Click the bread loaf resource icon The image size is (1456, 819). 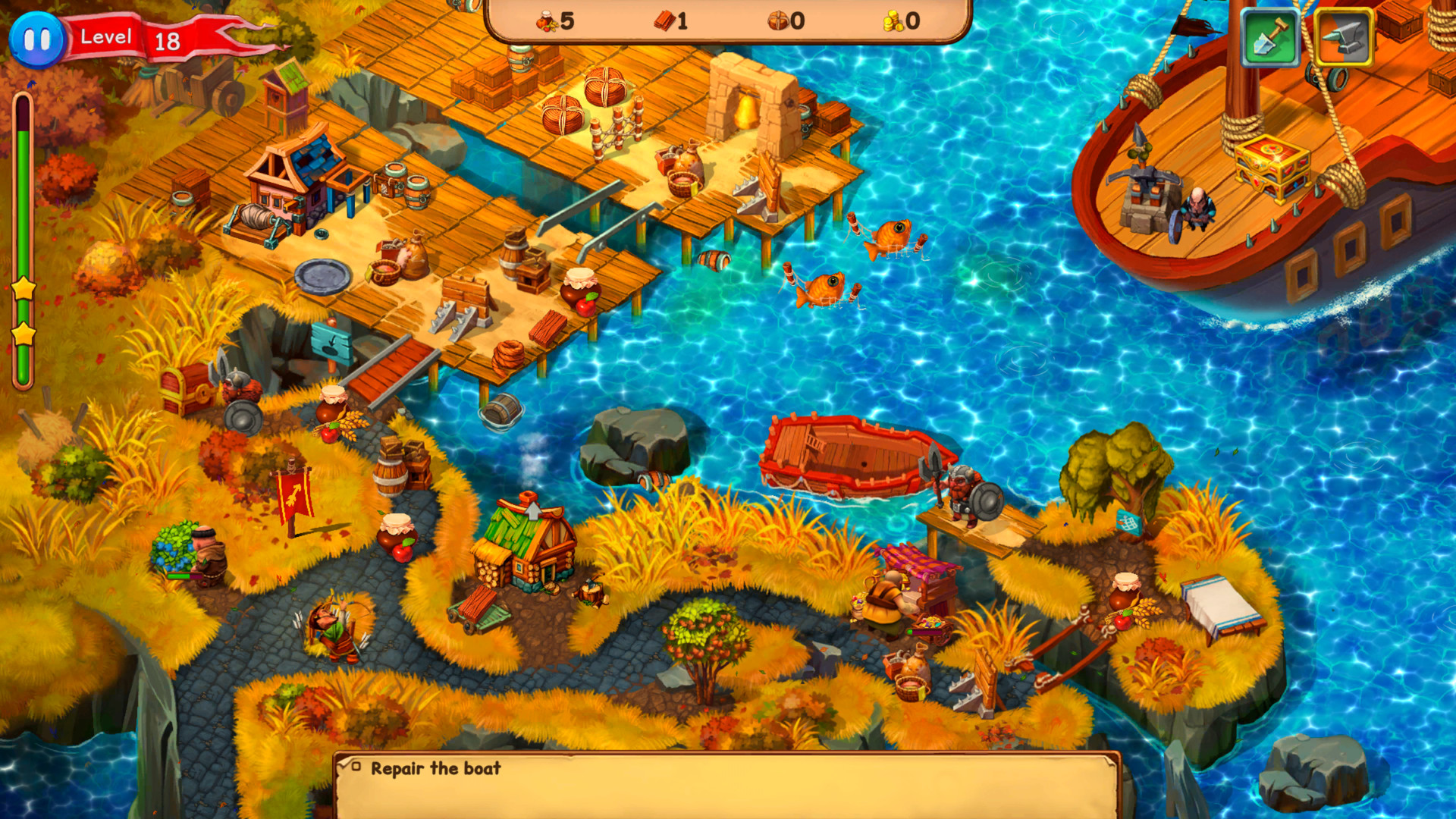pyautogui.click(x=777, y=19)
